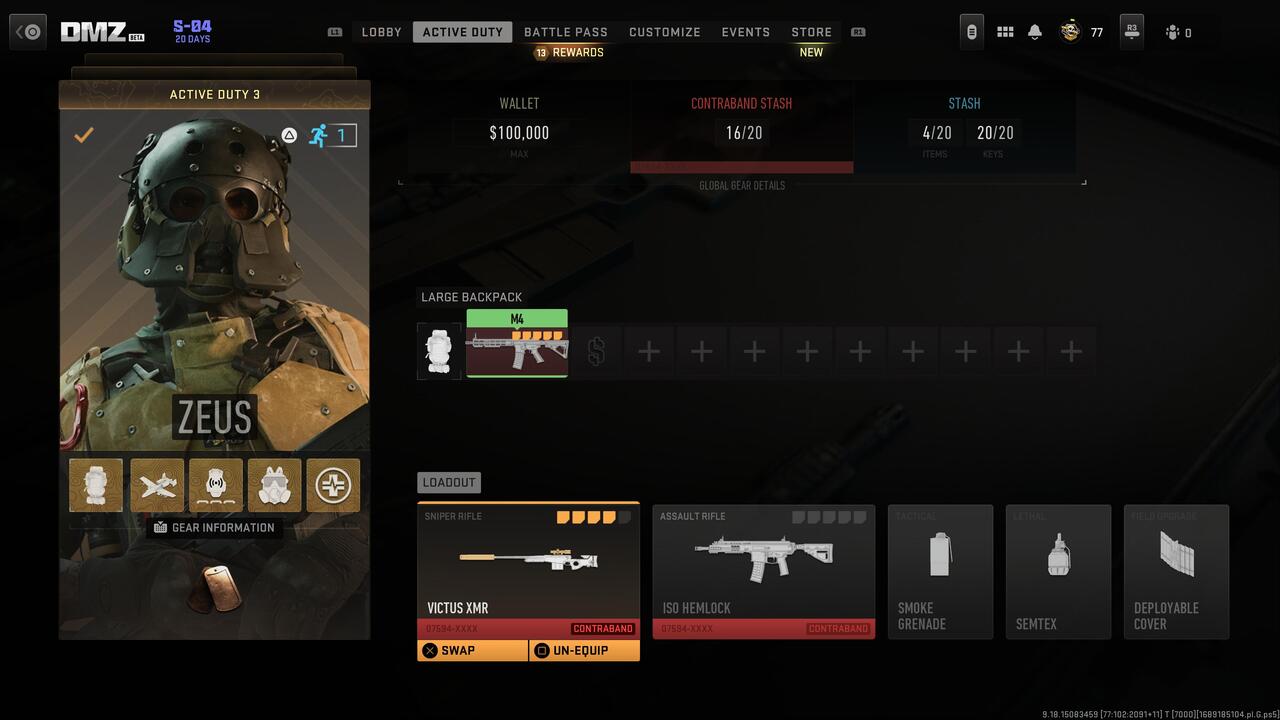Open the social/friends icon showing 0

(1173, 31)
